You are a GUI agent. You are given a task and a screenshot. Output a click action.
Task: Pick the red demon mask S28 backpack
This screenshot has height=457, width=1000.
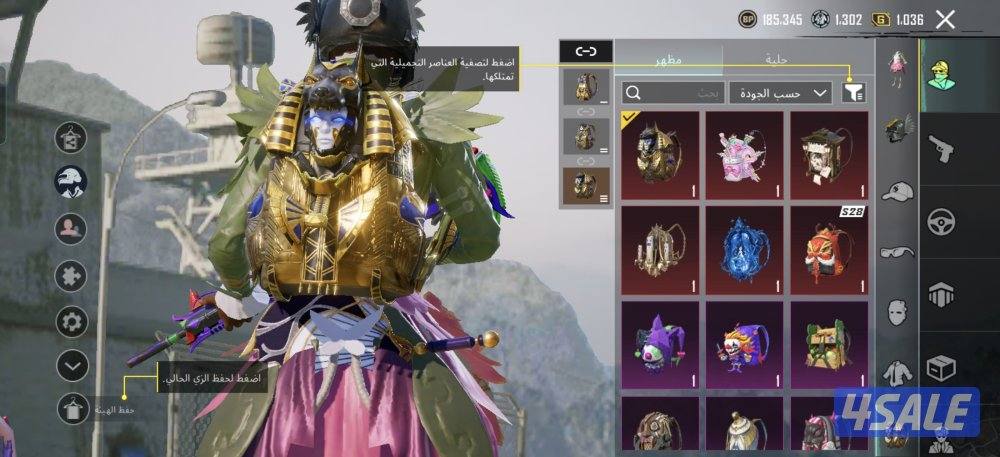pos(829,245)
